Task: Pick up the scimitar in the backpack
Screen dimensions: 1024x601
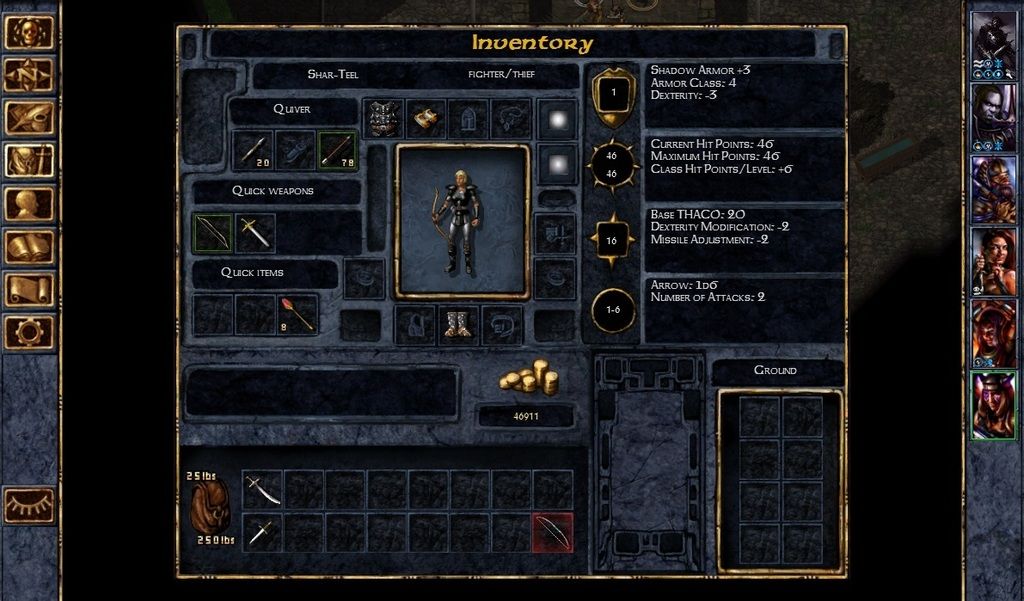Action: pos(263,490)
